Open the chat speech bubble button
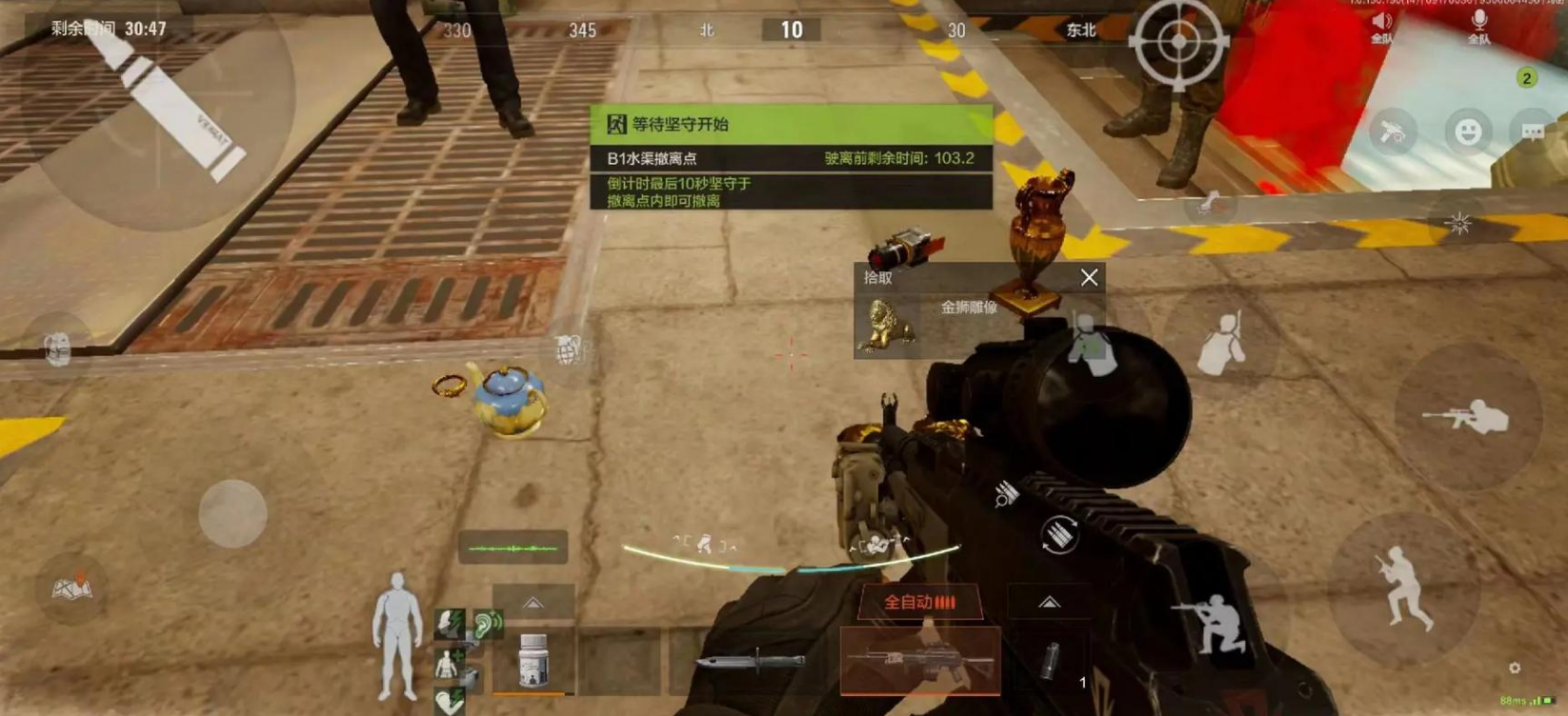This screenshot has width=1568, height=716. [x=1532, y=131]
